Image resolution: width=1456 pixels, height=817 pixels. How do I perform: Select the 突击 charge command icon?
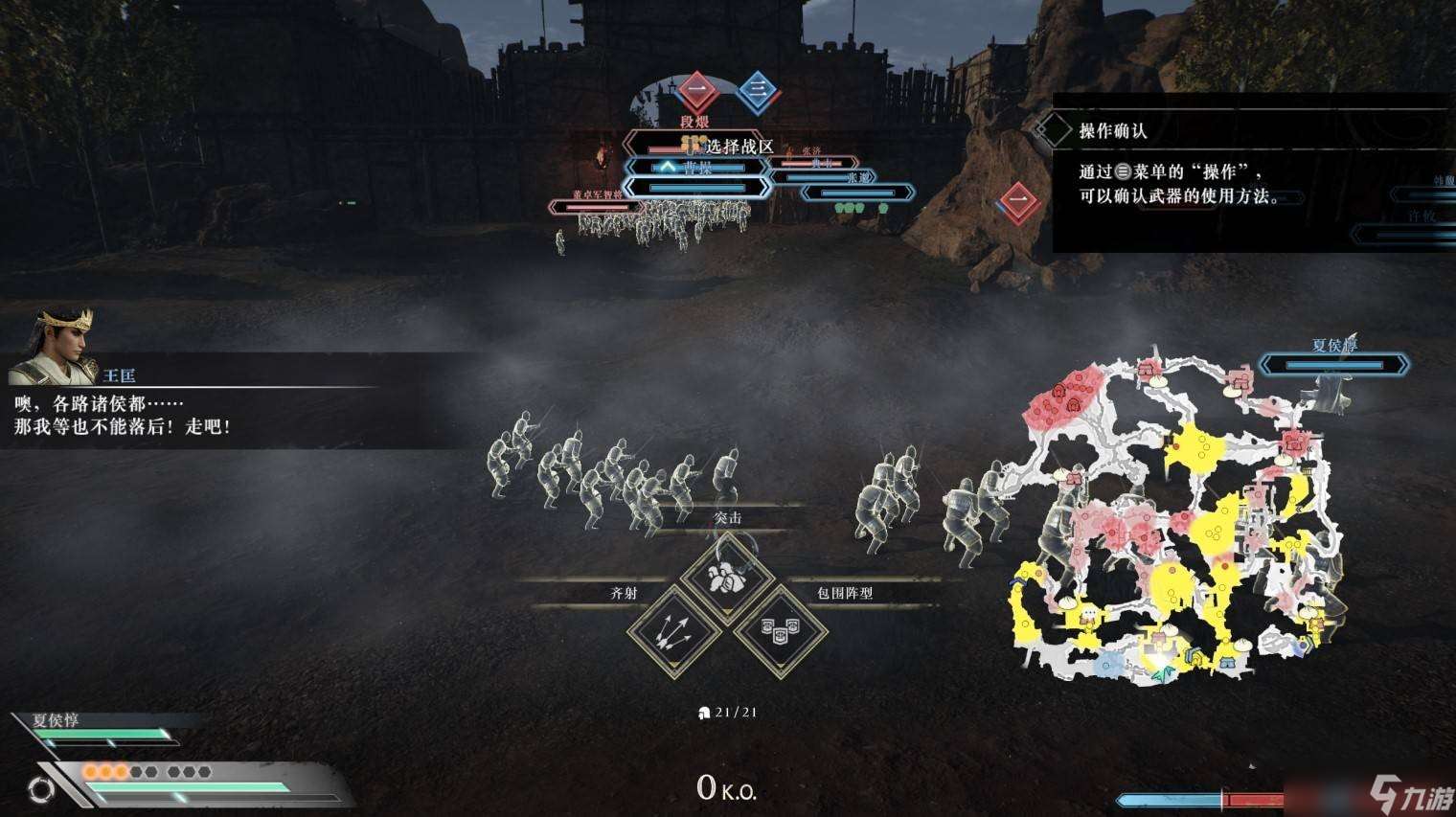725,578
